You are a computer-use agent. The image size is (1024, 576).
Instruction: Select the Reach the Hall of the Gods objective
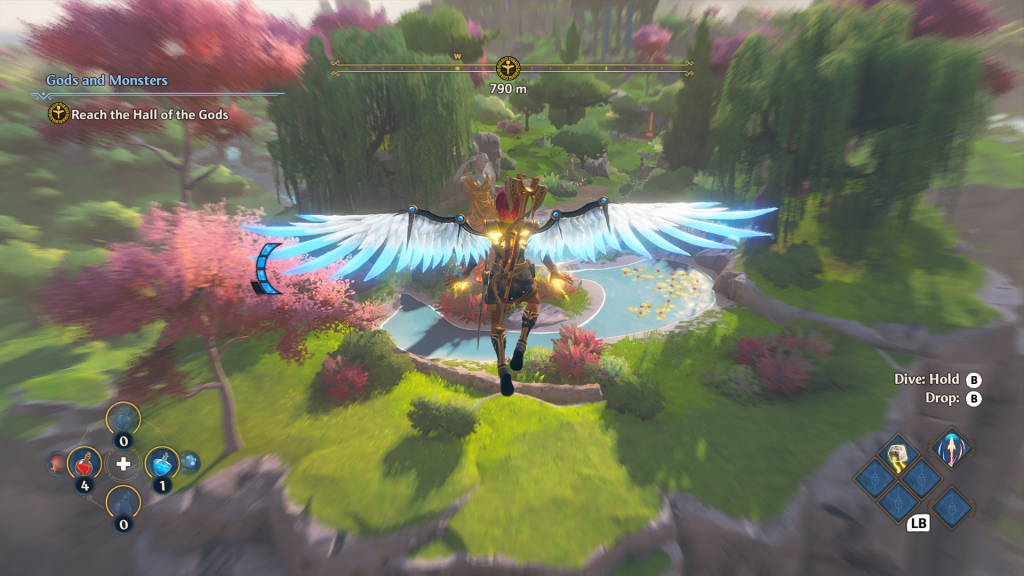149,114
